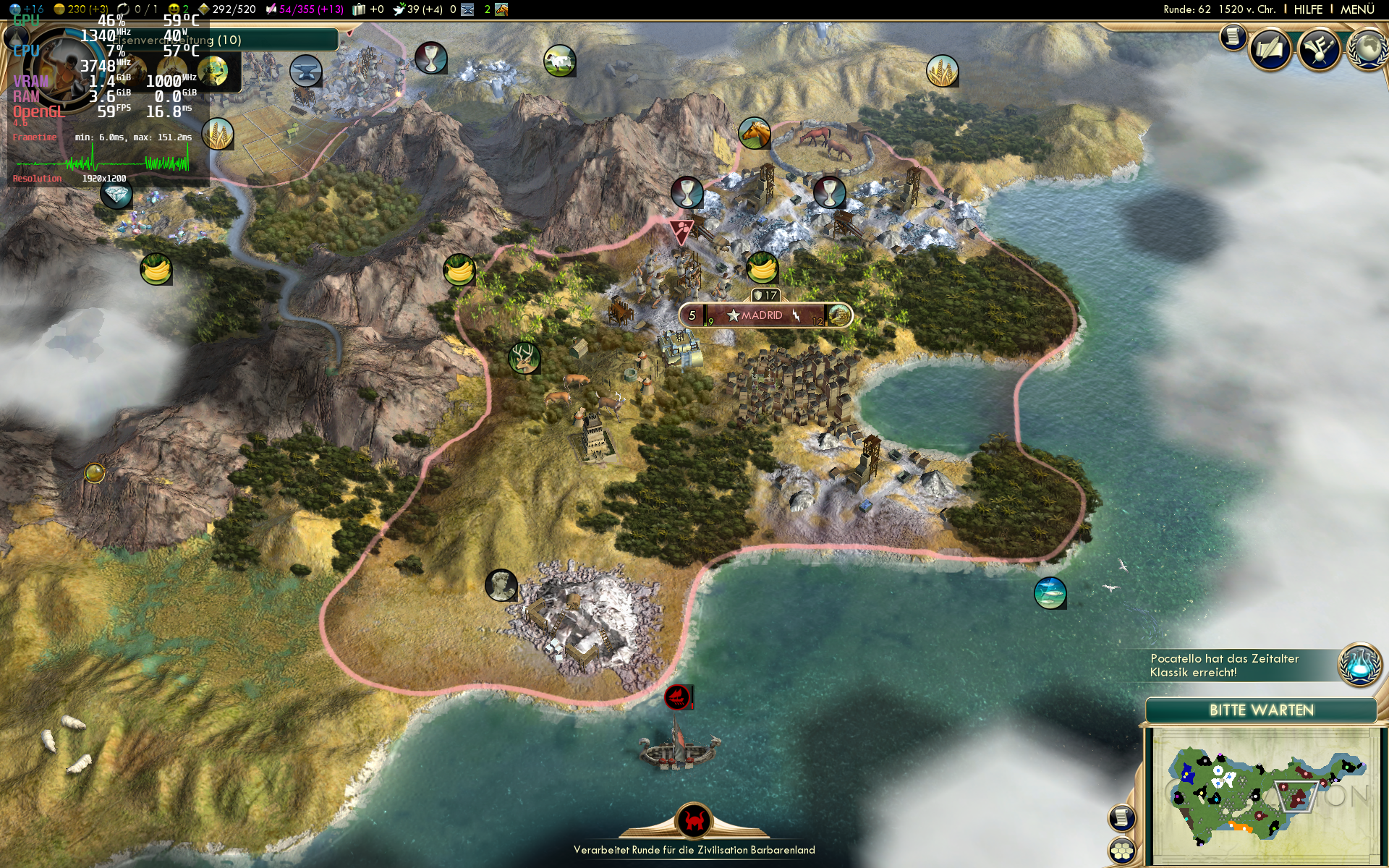Click the smiley happiness indicator

point(174,9)
